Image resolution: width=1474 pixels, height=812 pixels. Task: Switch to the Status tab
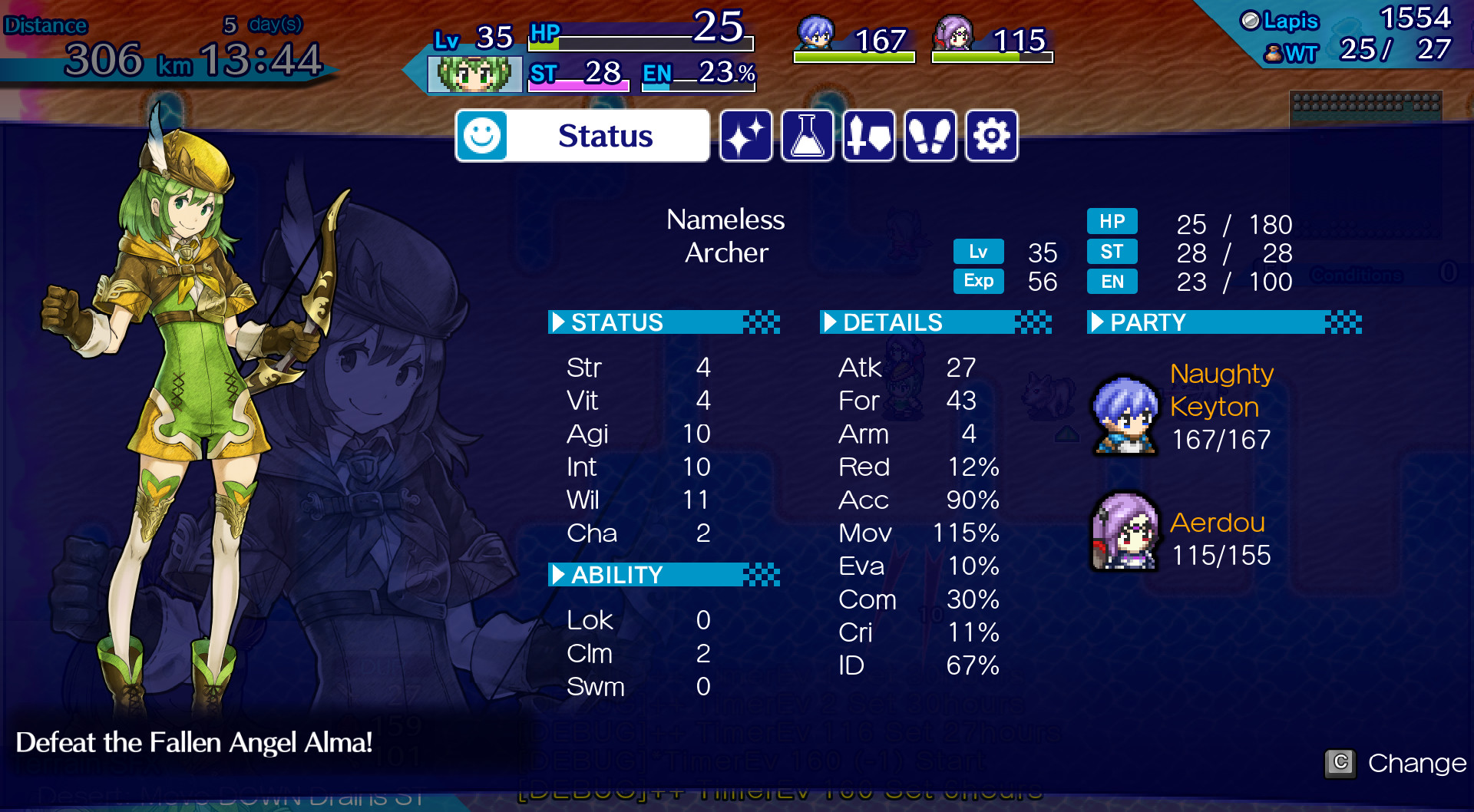(606, 135)
